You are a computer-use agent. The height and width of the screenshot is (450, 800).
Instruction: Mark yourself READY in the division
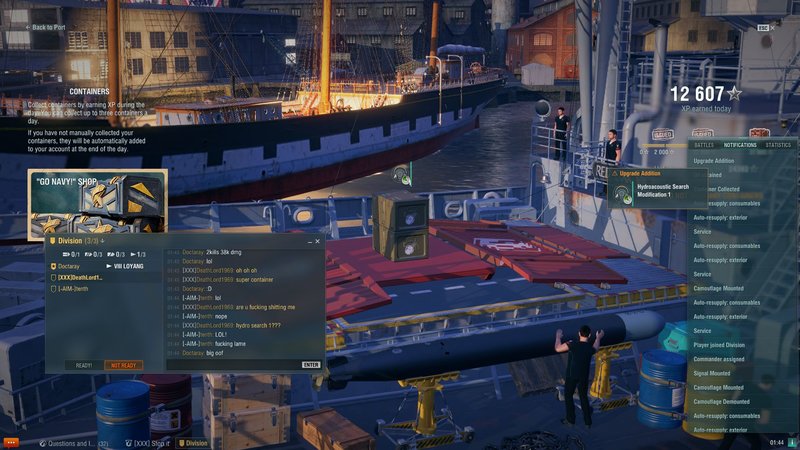coord(83,365)
